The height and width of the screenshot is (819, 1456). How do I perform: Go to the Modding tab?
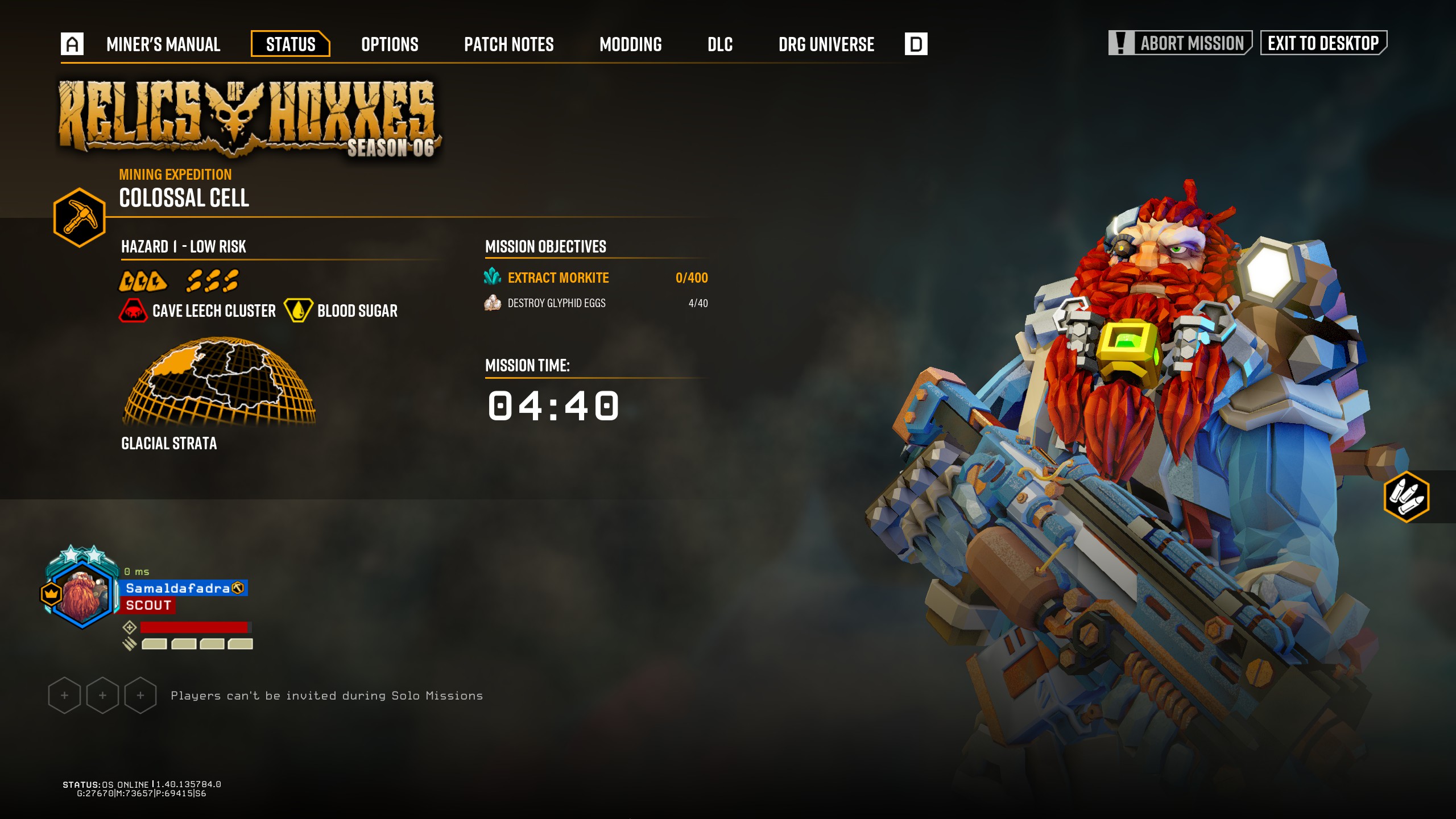tap(630, 44)
